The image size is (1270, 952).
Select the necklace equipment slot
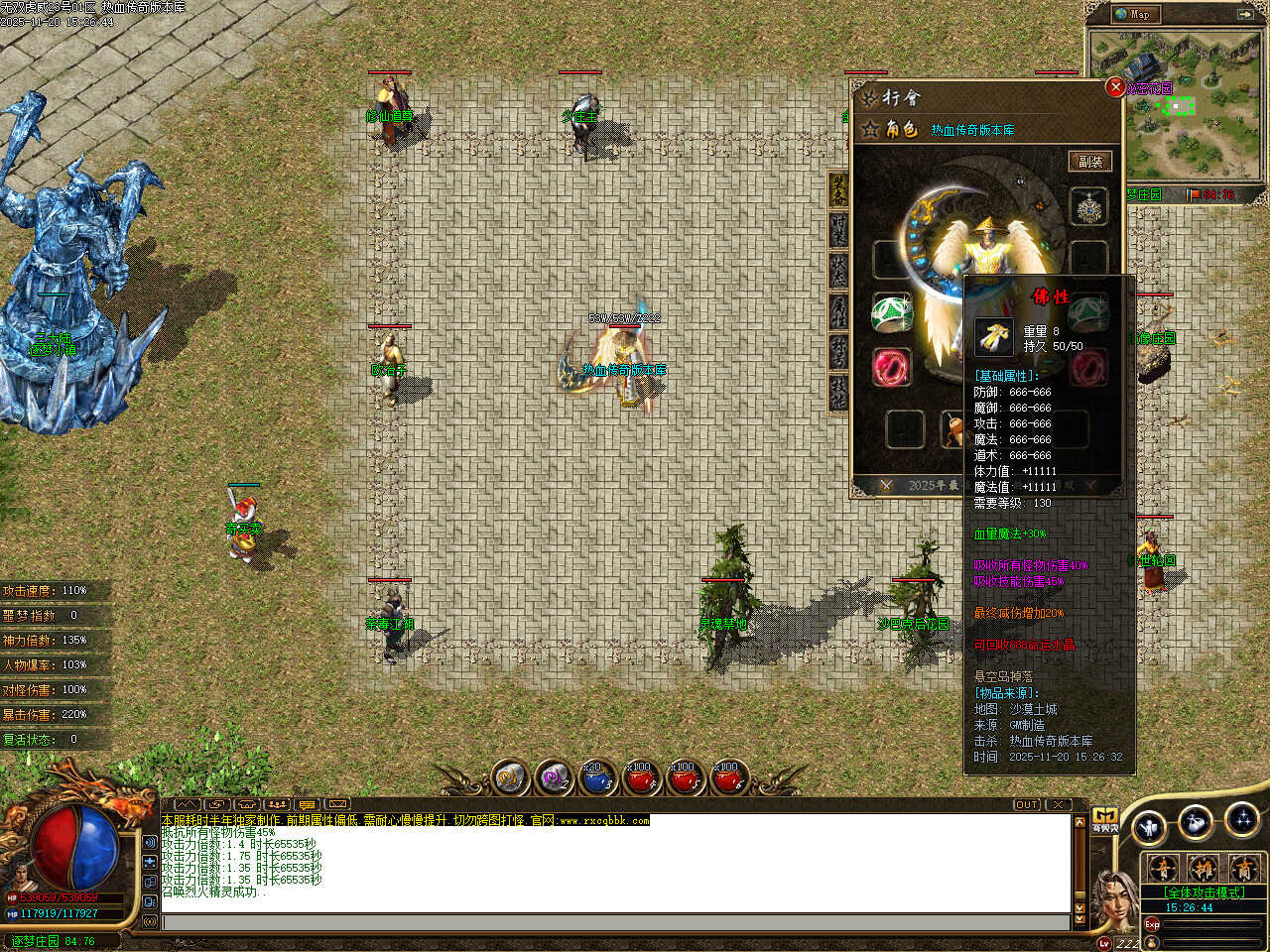(1088, 207)
